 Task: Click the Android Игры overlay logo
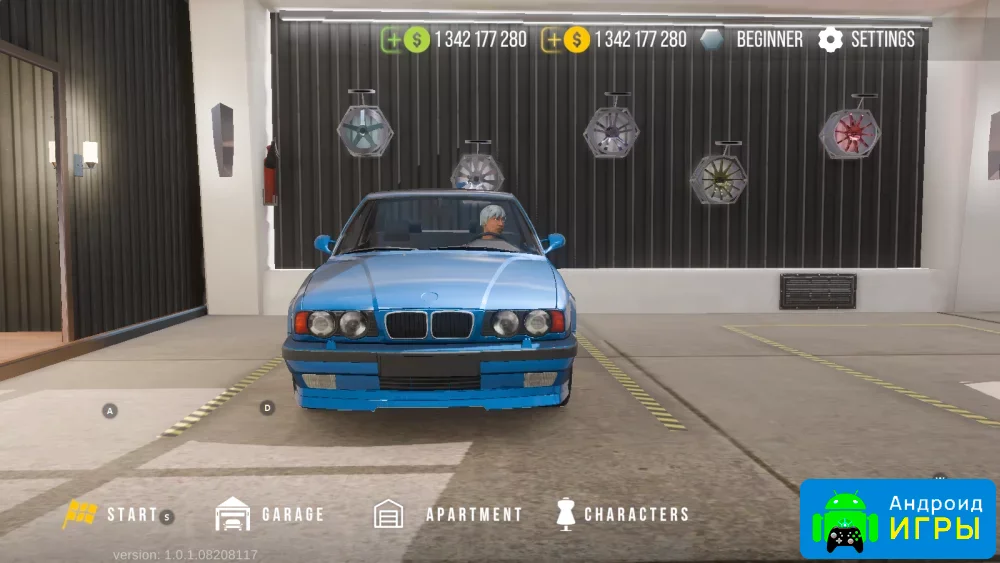coord(897,518)
